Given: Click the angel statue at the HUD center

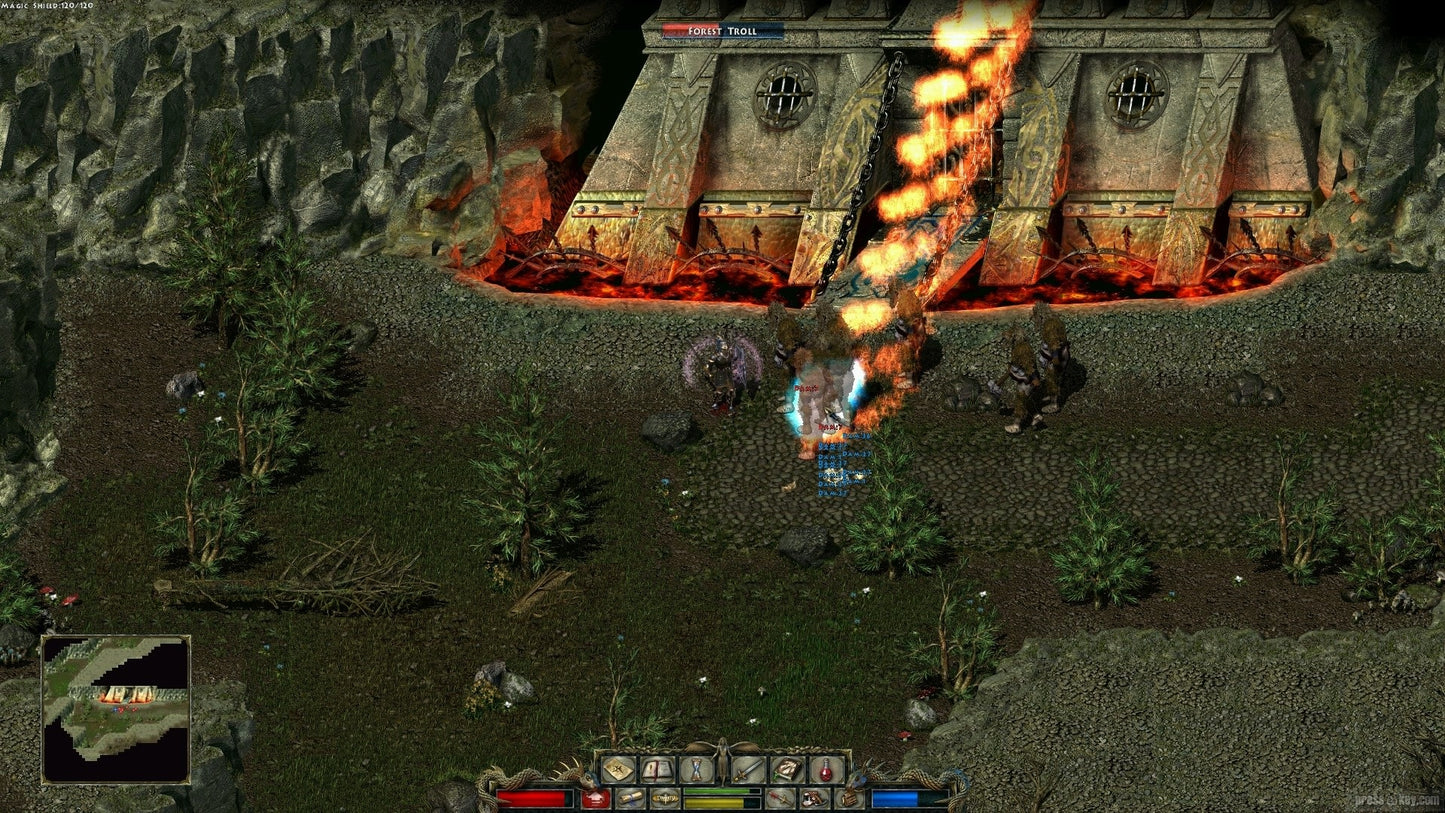Looking at the screenshot, I should [722, 762].
